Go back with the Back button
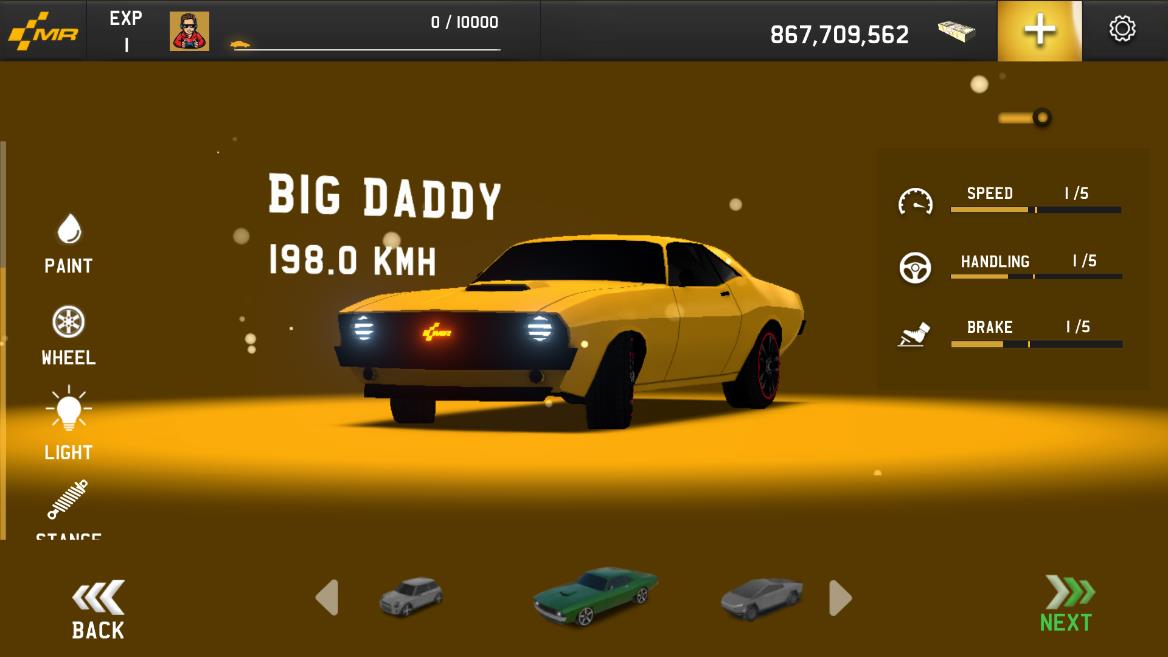Viewport: 1168px width, 657px height. (98, 610)
